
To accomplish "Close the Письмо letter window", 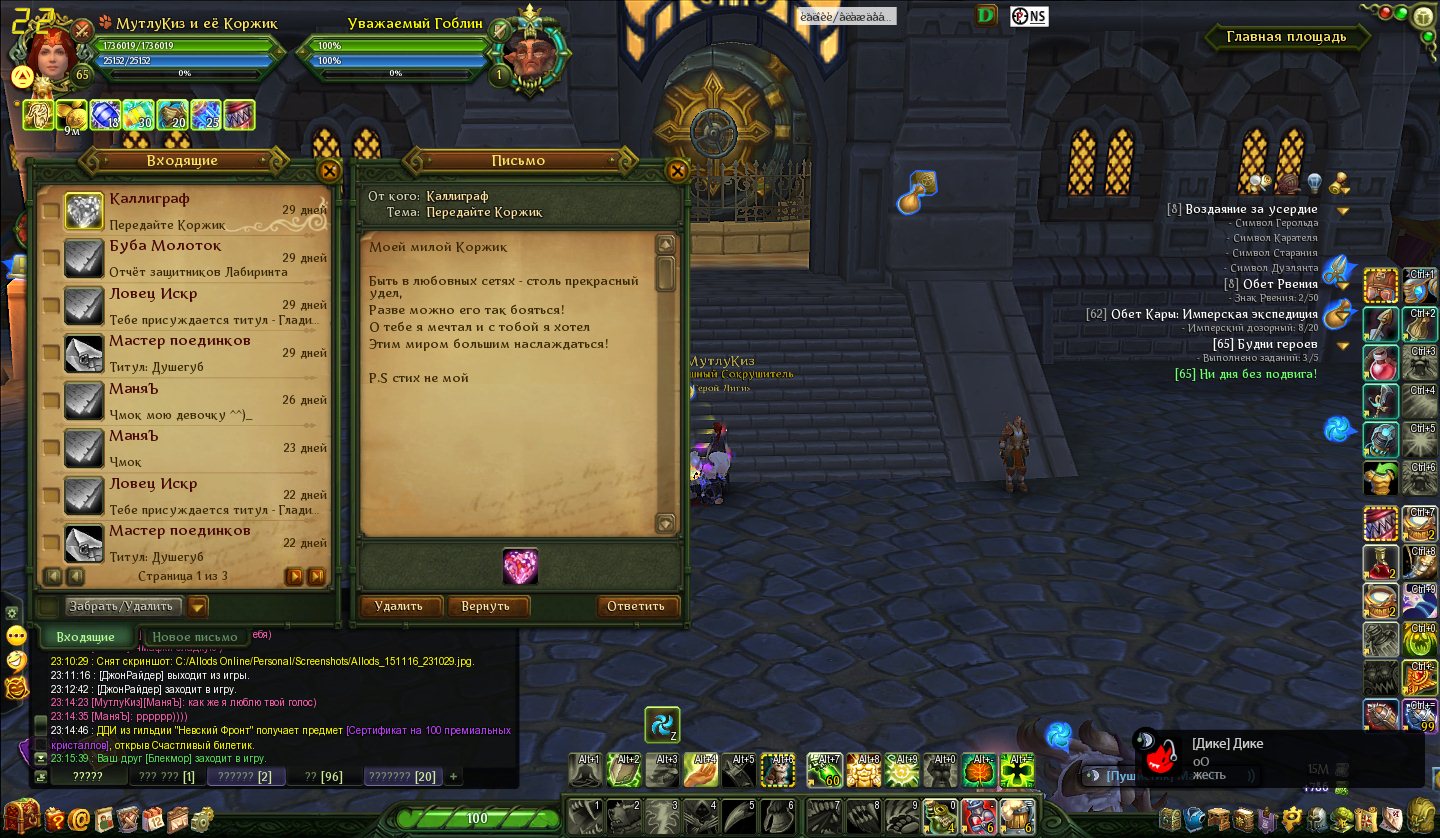I will tap(677, 171).
